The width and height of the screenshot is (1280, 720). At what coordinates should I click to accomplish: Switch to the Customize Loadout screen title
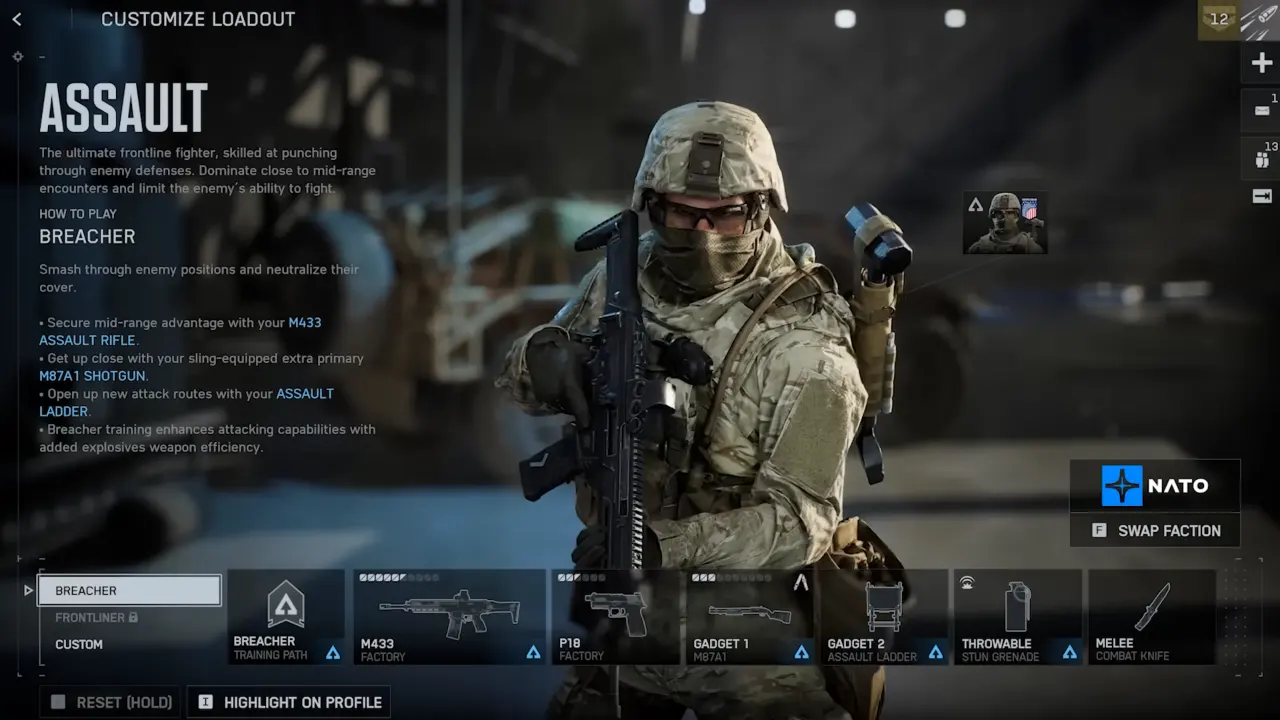tap(197, 19)
